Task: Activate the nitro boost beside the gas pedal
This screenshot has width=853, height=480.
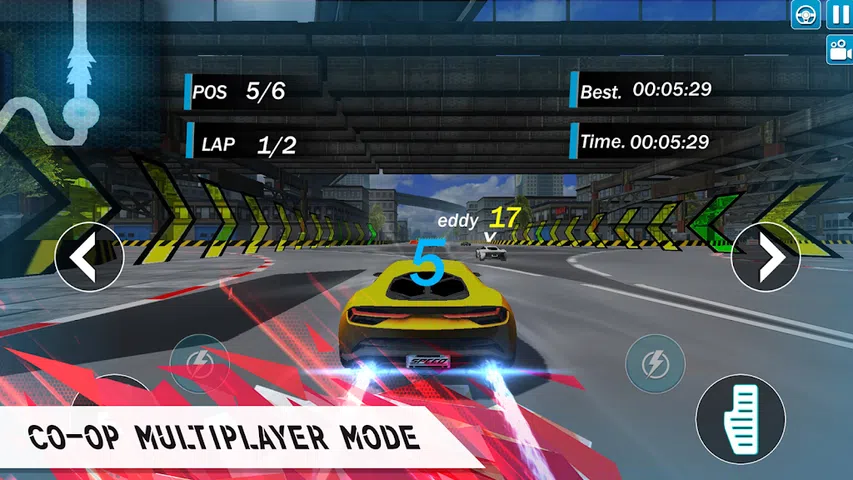Action: coord(654,362)
